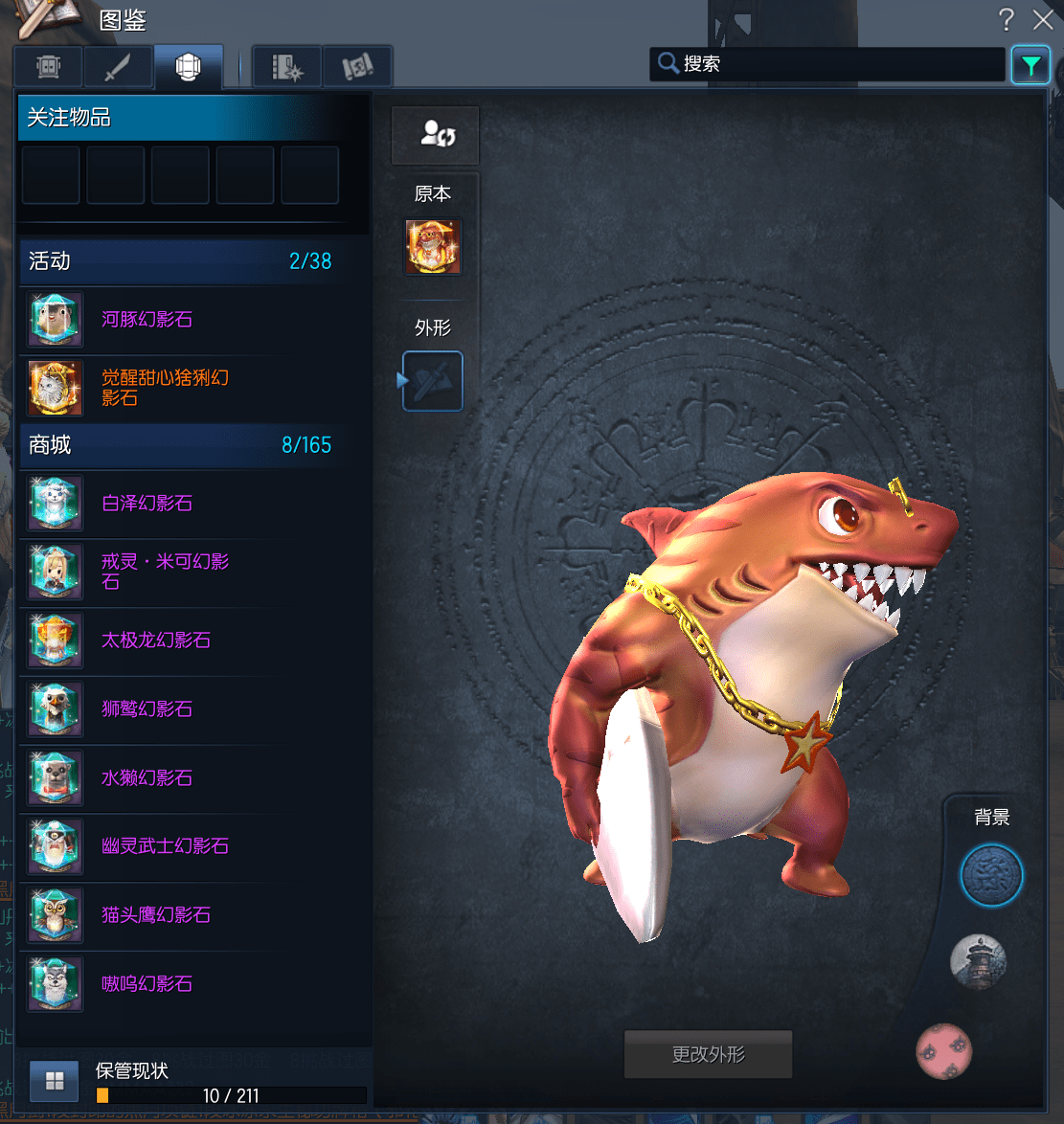The image size is (1064, 1124).
Task: Choose the 水獭幻影石 row
Action: (147, 778)
